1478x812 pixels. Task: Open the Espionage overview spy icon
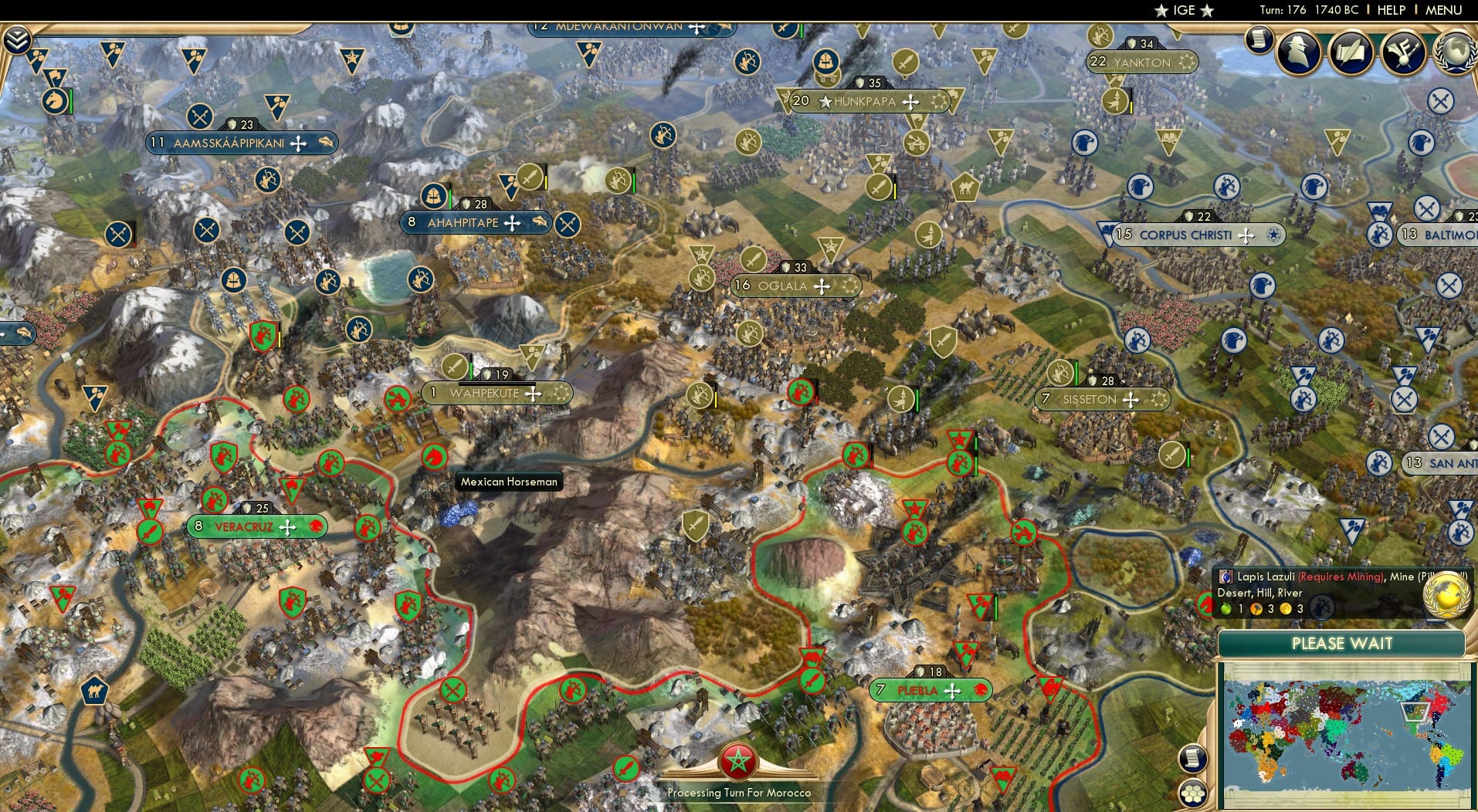click(1300, 52)
